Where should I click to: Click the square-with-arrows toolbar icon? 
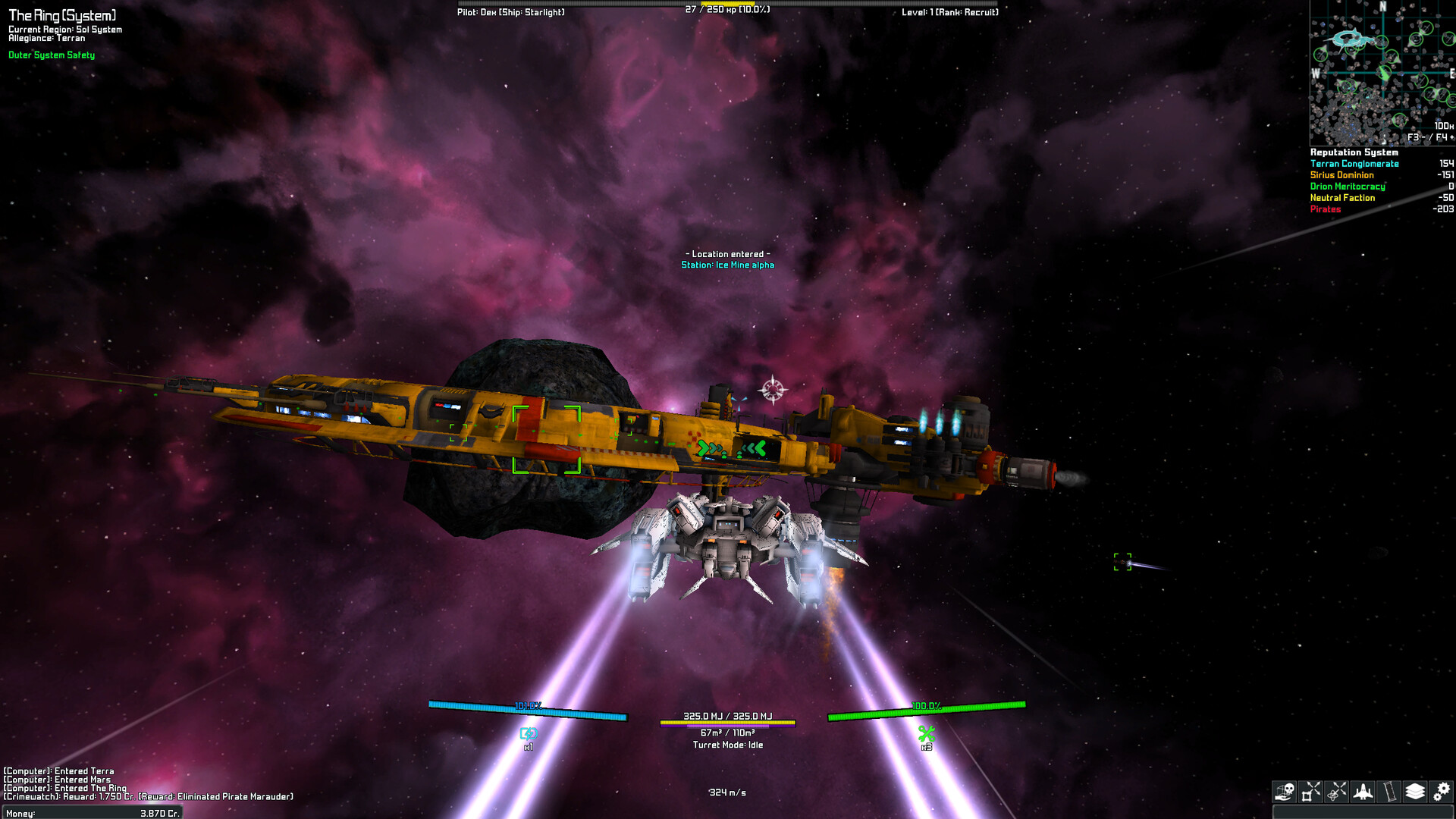(x=1311, y=792)
